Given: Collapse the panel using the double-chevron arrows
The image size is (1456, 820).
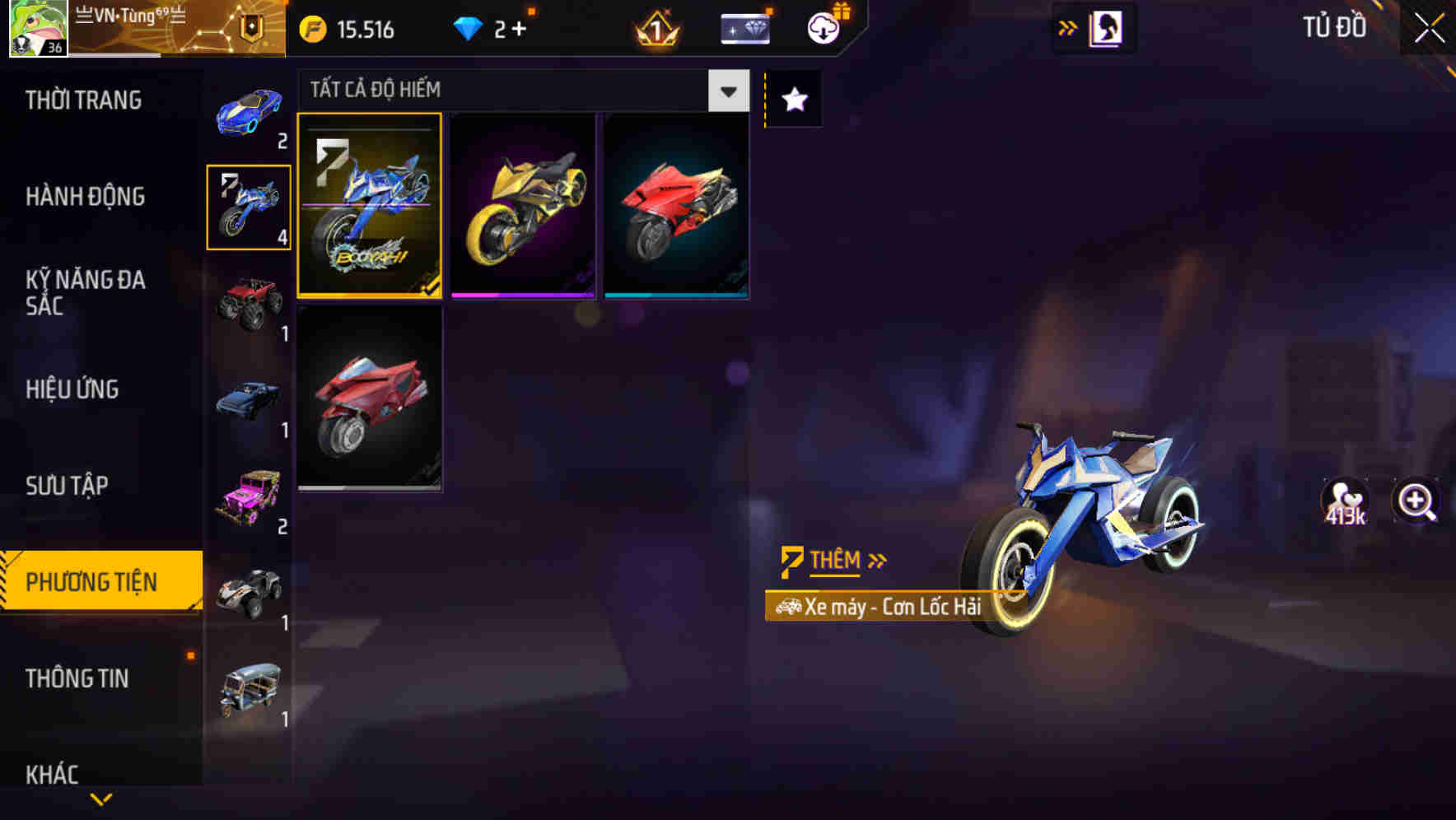Looking at the screenshot, I should pyautogui.click(x=1067, y=27).
